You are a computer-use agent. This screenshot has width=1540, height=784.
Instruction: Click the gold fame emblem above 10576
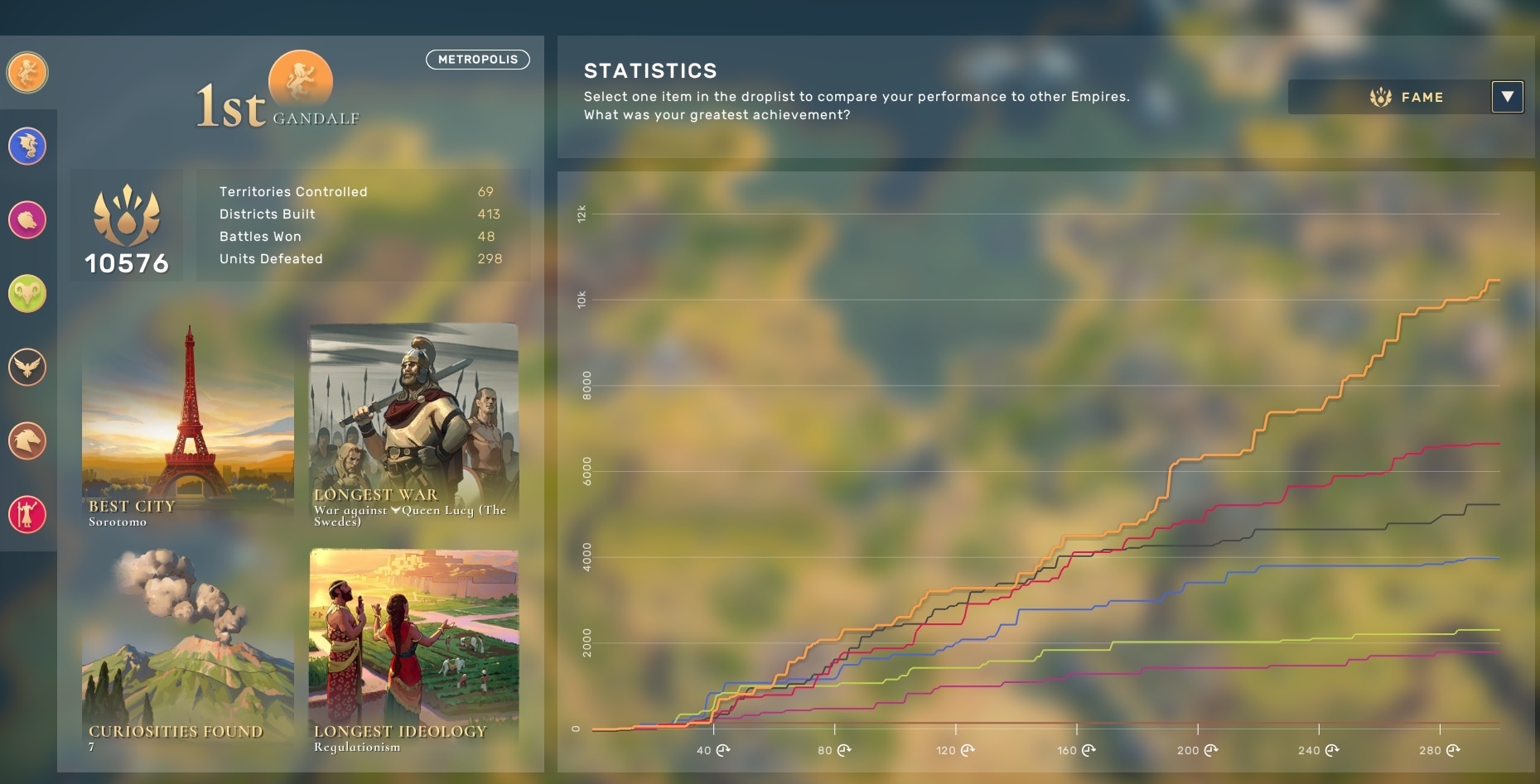pyautogui.click(x=127, y=214)
